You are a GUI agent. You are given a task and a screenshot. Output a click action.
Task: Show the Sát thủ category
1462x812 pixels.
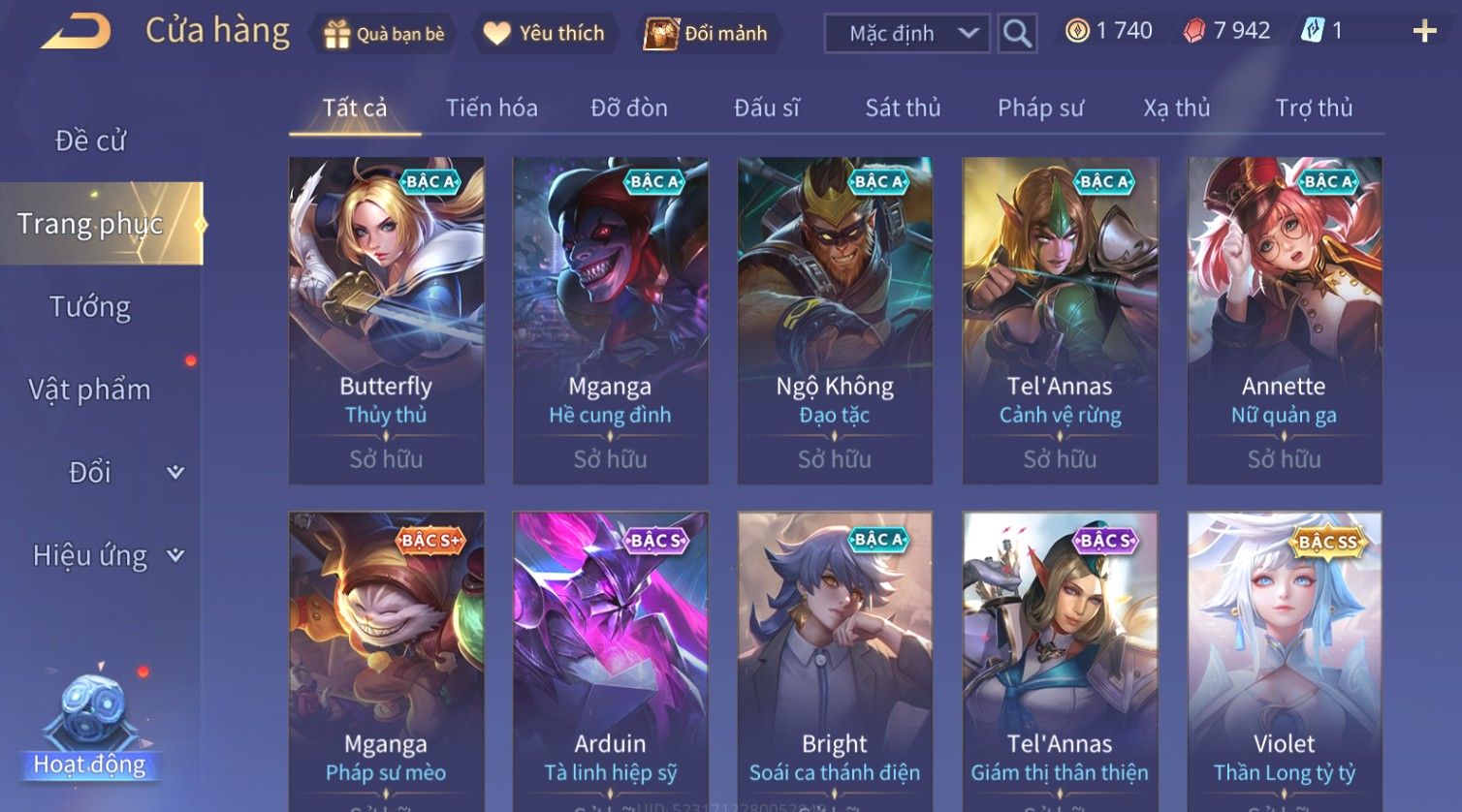(903, 108)
